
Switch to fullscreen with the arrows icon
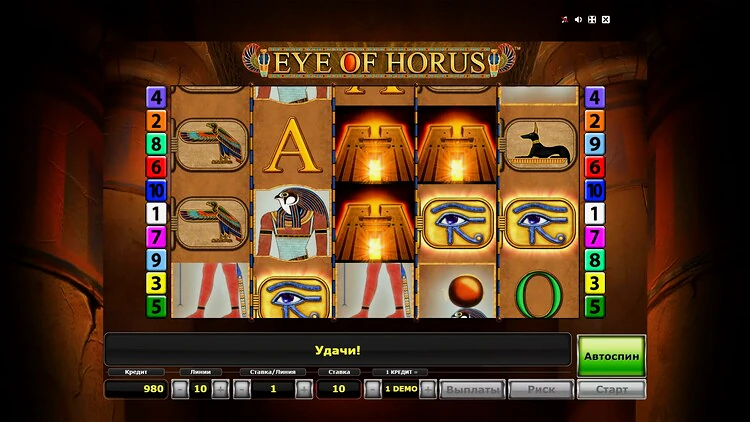(x=591, y=19)
